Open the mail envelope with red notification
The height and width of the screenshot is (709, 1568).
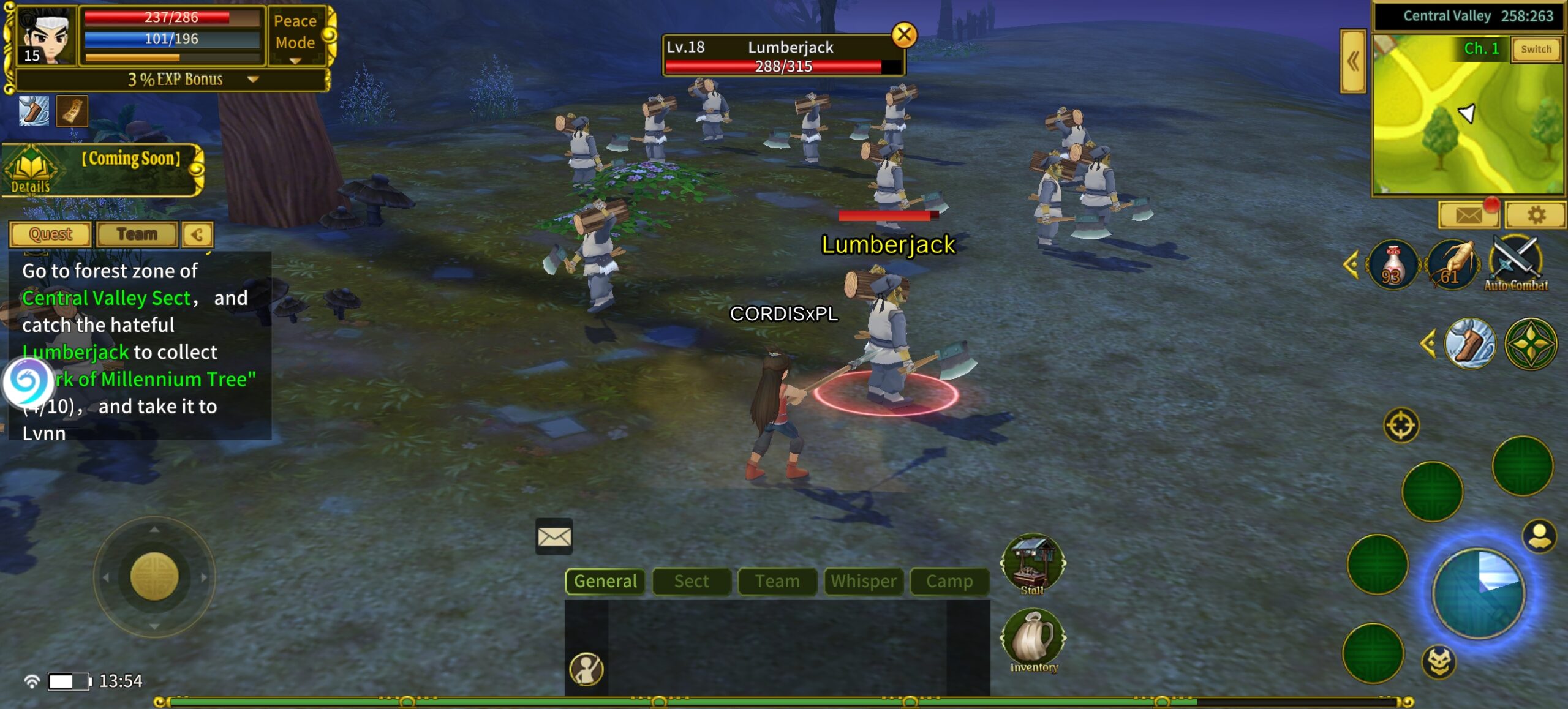[1469, 215]
